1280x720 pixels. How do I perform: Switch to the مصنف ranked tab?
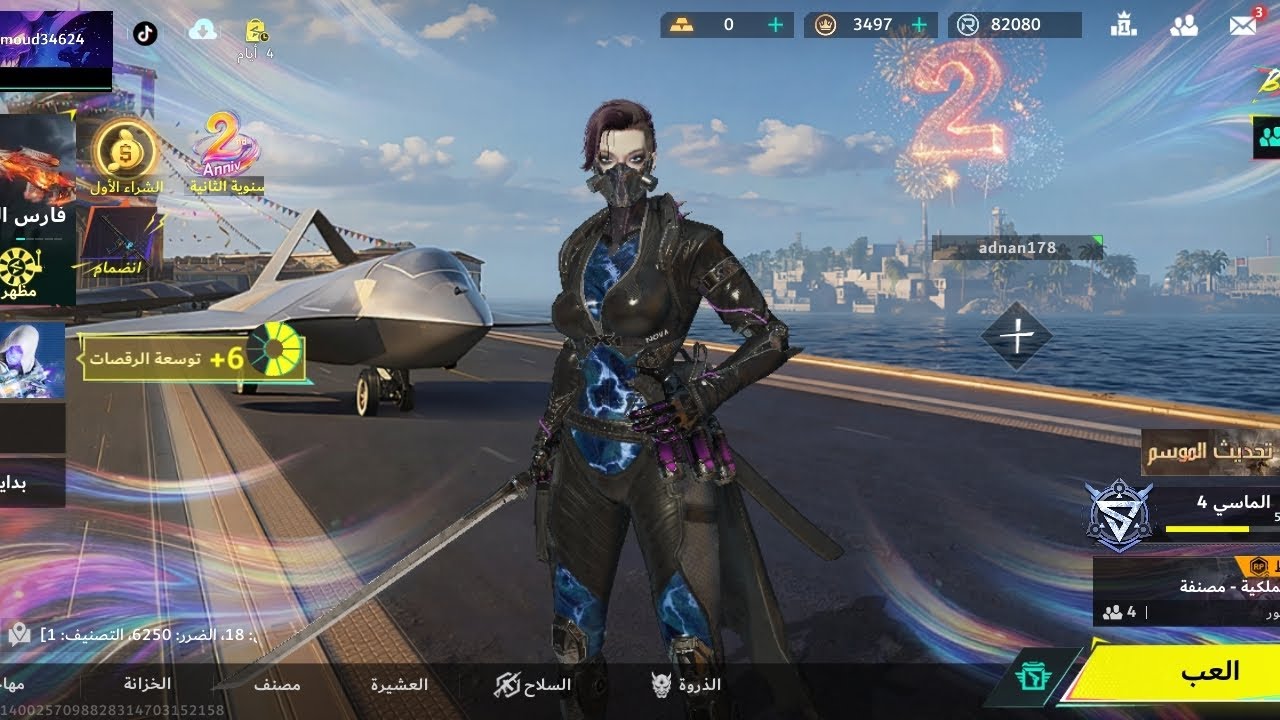(277, 685)
